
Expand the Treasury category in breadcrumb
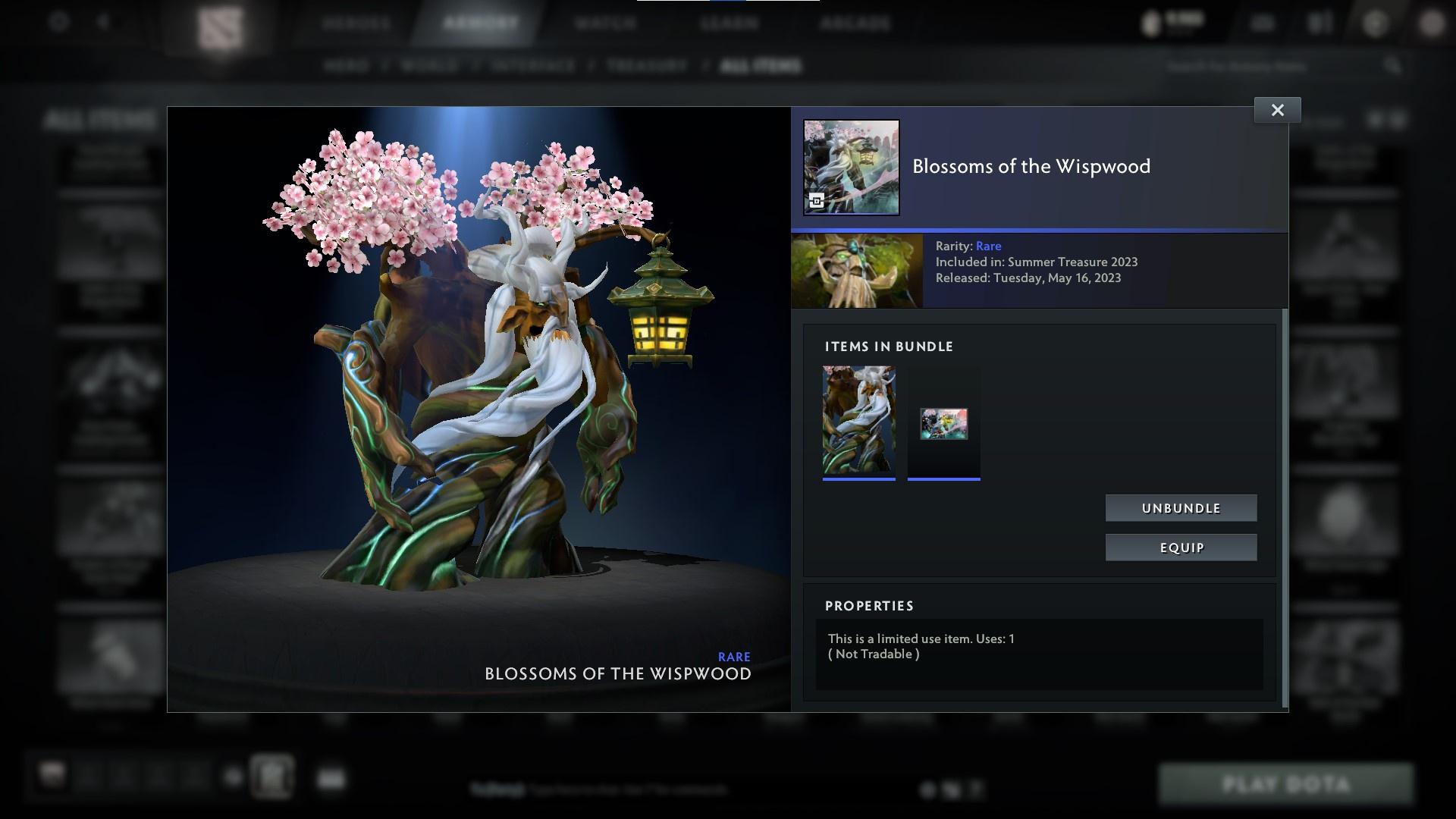click(x=645, y=65)
